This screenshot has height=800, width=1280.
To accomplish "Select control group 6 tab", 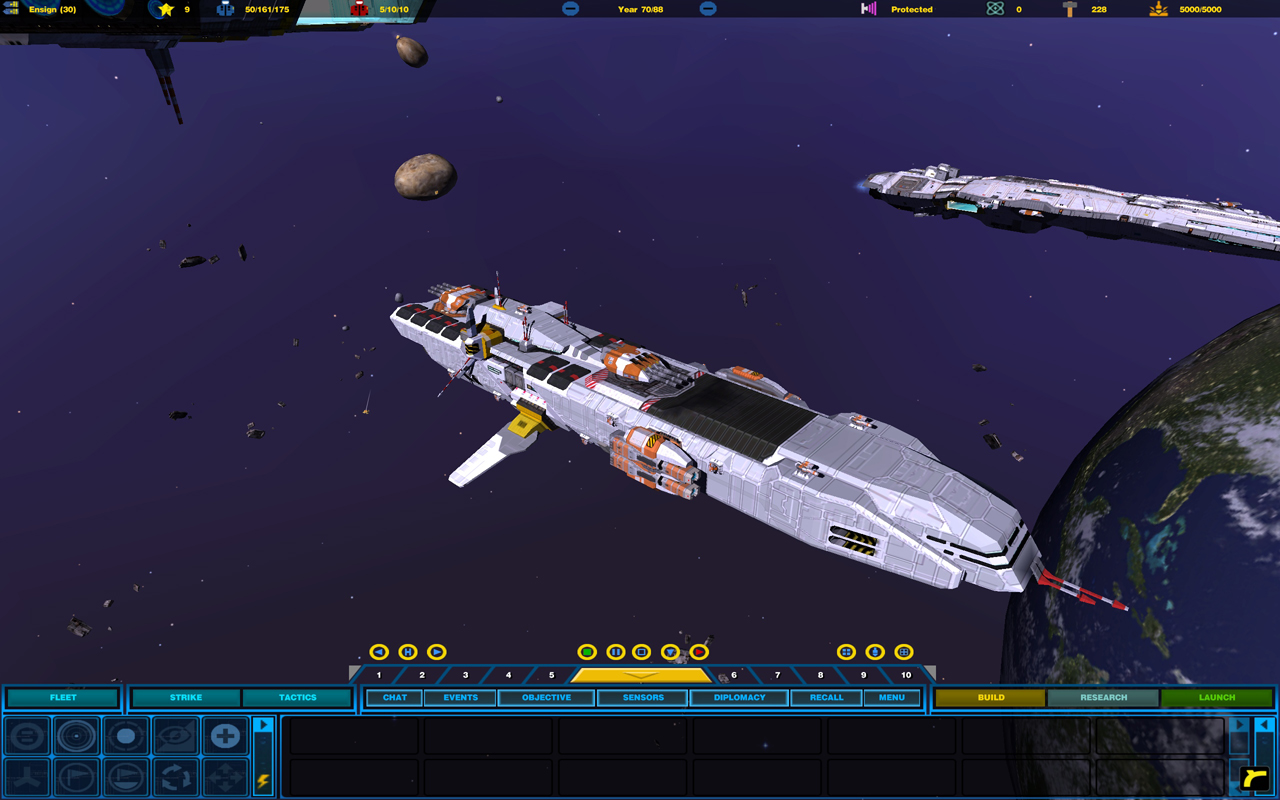I will [734, 675].
